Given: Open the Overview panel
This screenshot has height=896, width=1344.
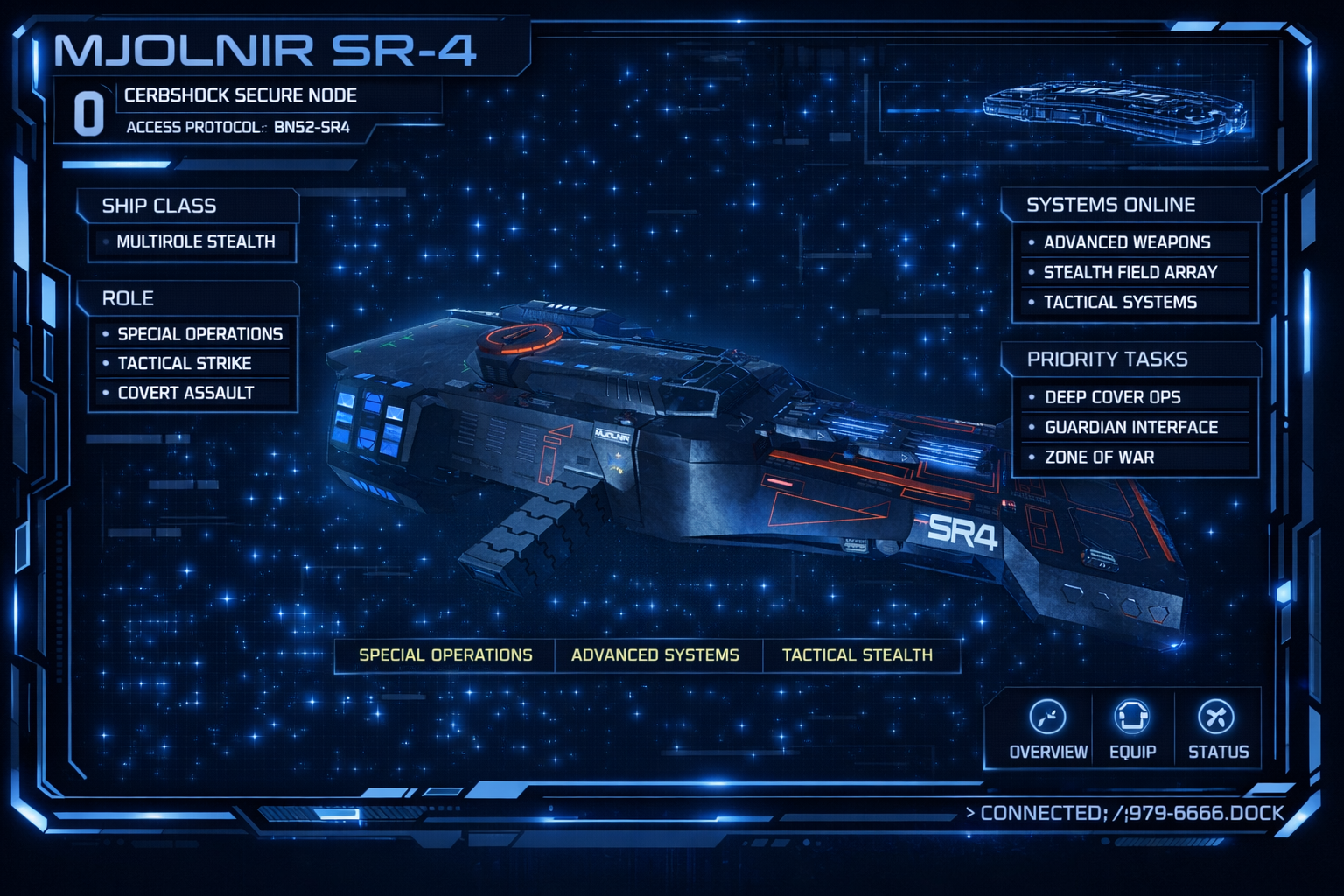Looking at the screenshot, I should coord(1047,729).
